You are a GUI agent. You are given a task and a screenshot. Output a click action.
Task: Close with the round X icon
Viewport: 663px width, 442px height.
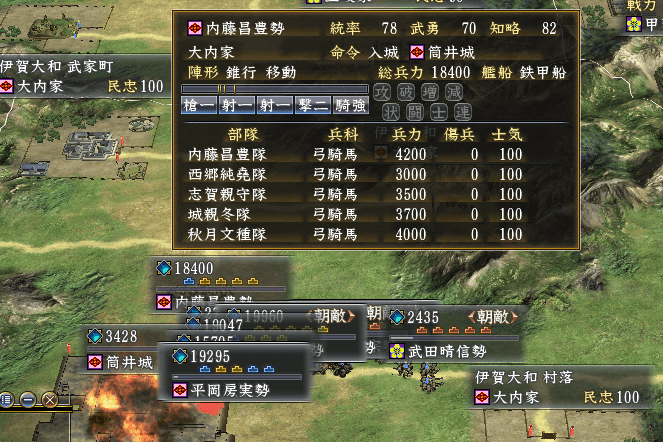[48, 400]
